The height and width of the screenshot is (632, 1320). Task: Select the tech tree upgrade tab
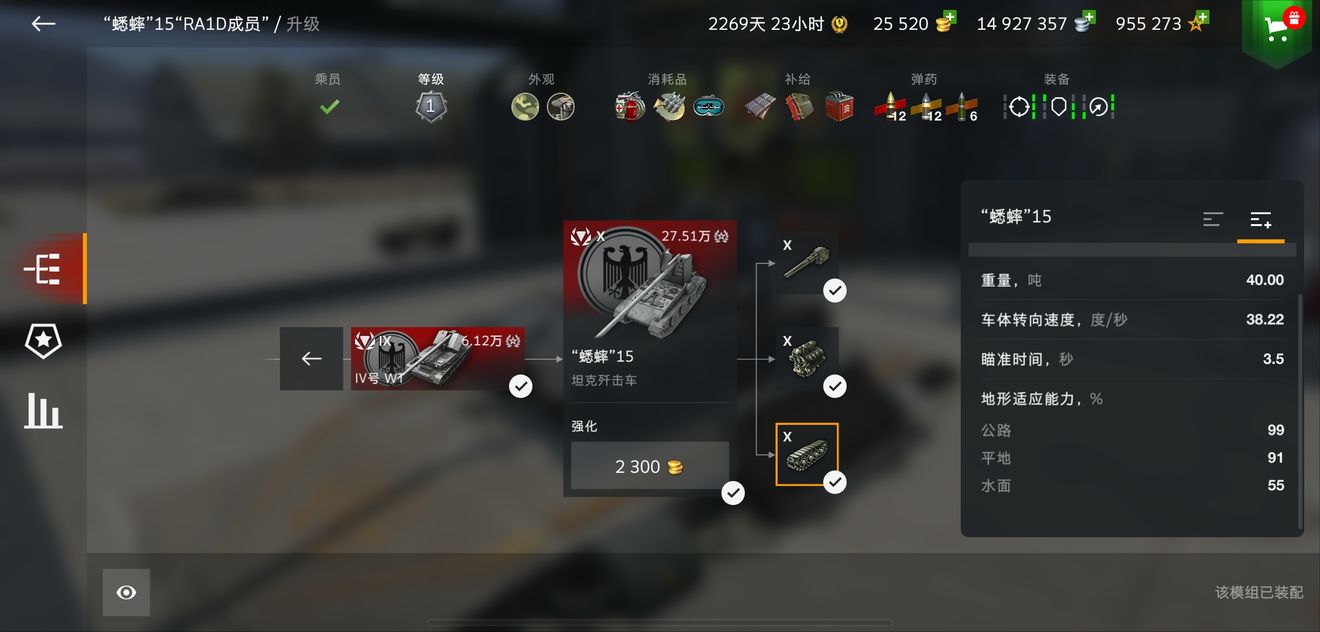tap(43, 269)
